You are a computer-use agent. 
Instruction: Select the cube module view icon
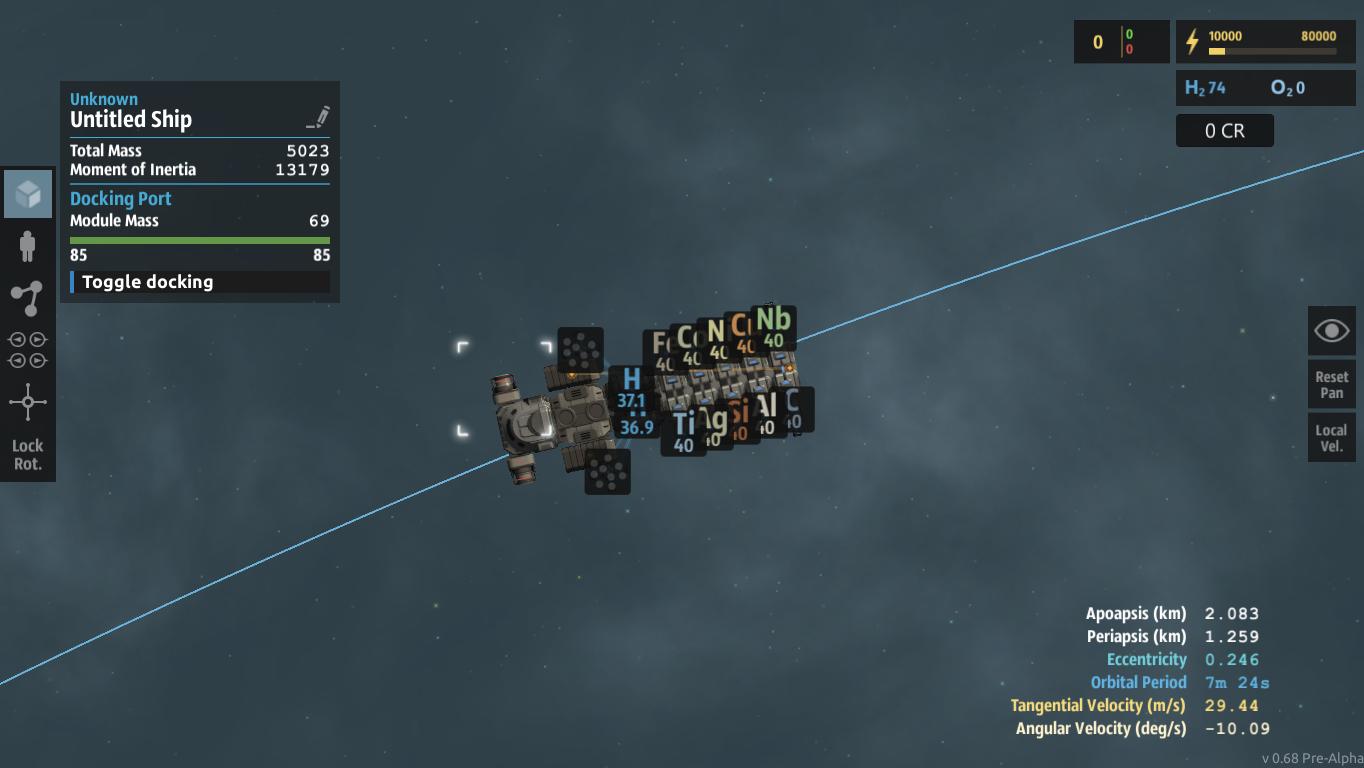click(28, 194)
